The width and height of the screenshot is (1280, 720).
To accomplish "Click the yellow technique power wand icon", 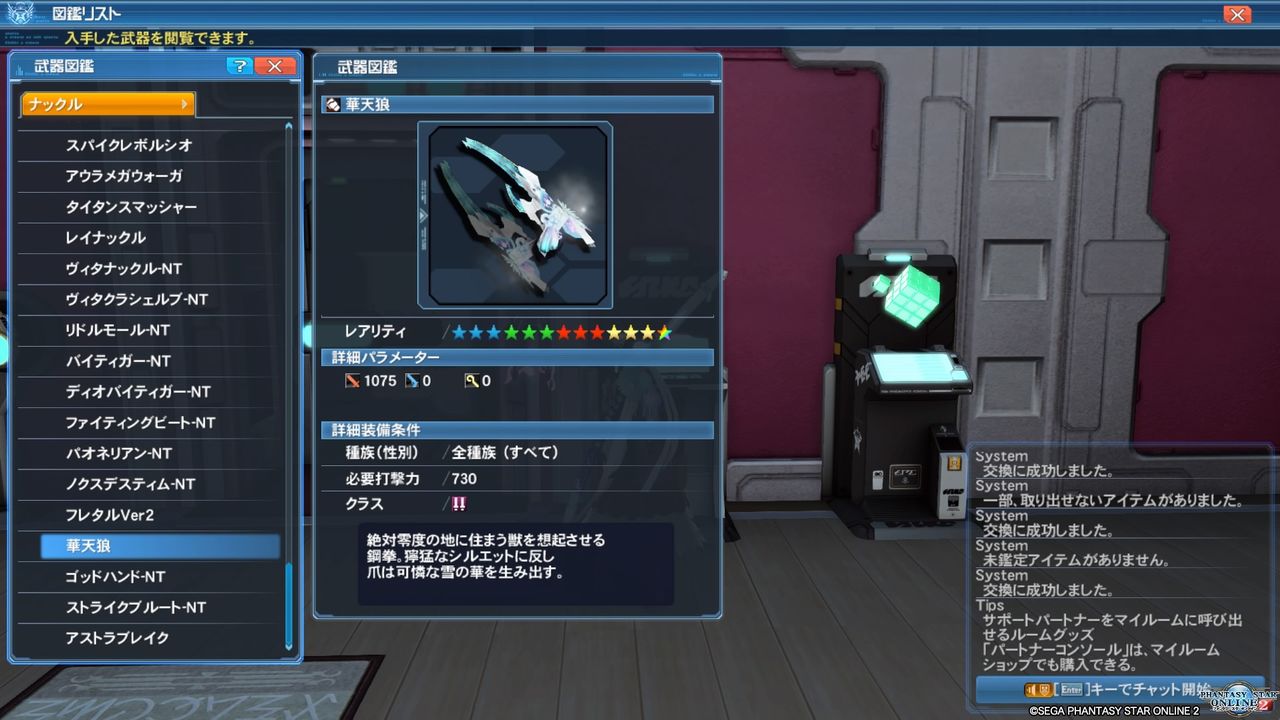I will pyautogui.click(x=470, y=381).
